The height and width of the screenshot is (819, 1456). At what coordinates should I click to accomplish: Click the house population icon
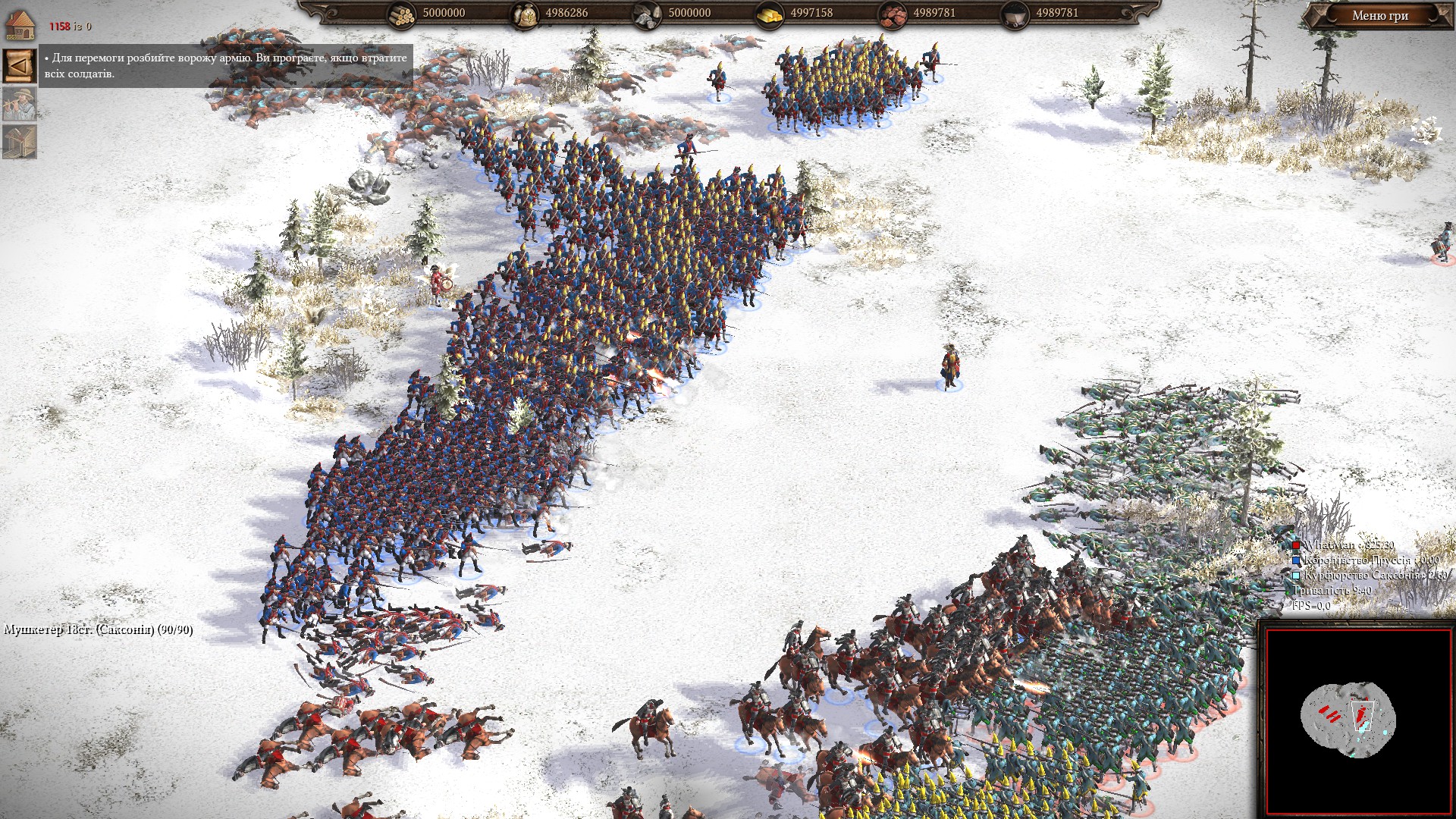[x=20, y=24]
